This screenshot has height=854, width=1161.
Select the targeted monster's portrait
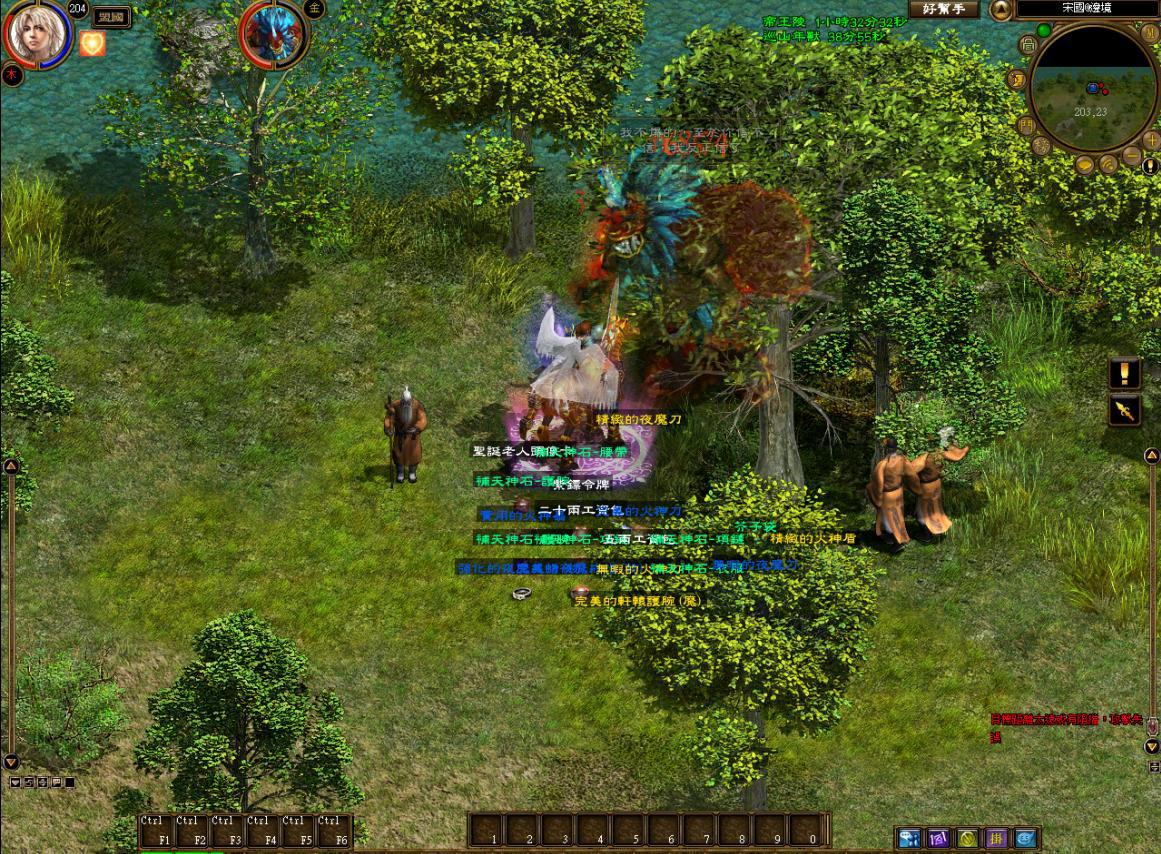pyautogui.click(x=273, y=35)
